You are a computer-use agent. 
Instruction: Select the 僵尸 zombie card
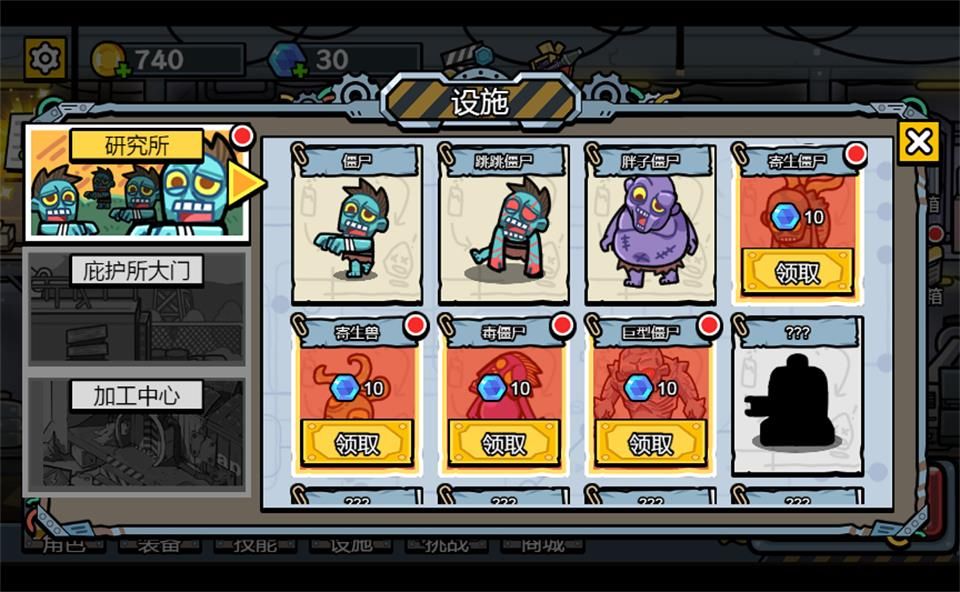pyautogui.click(x=356, y=224)
